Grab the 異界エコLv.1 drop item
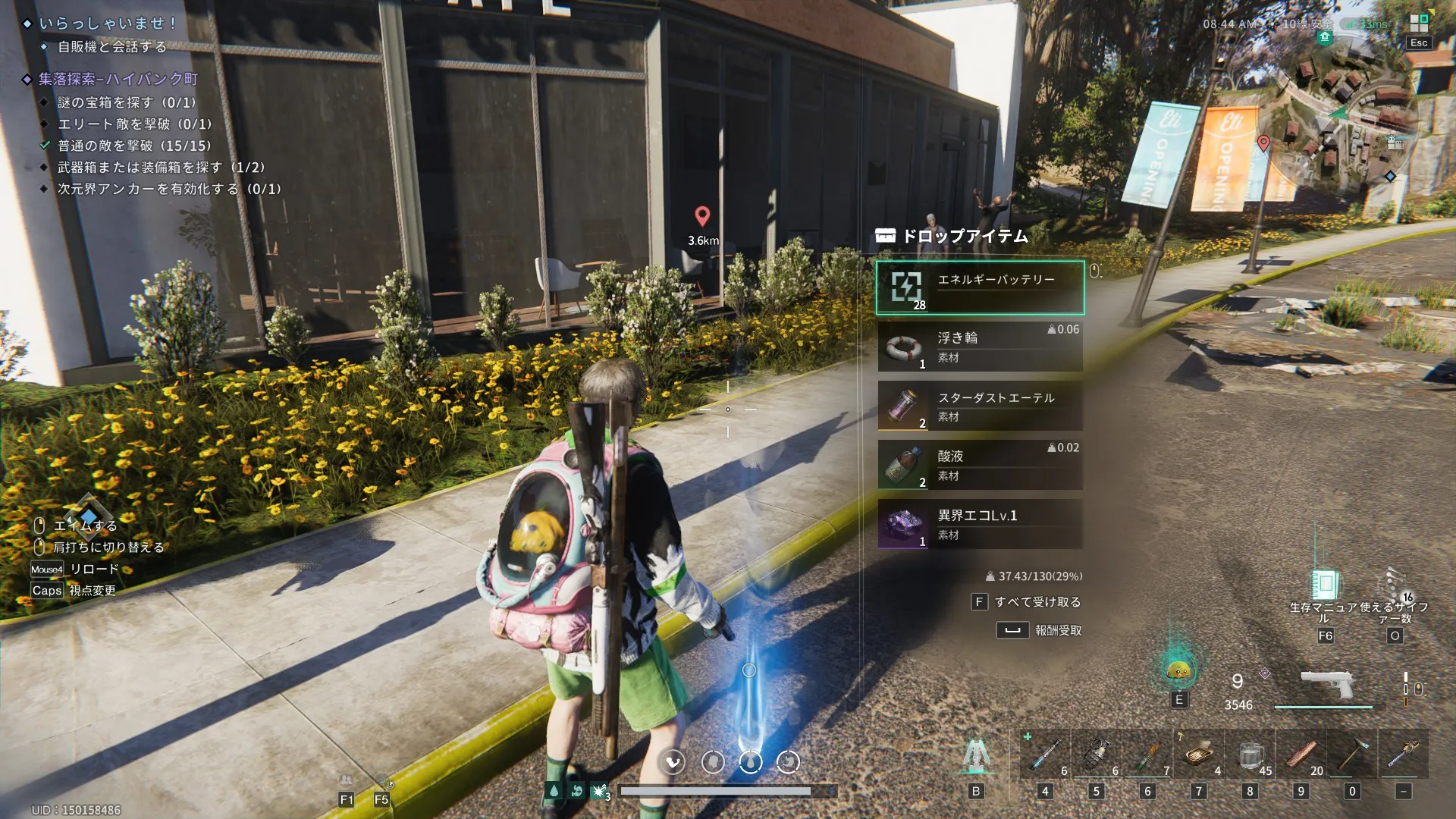The width and height of the screenshot is (1456, 819). click(980, 524)
